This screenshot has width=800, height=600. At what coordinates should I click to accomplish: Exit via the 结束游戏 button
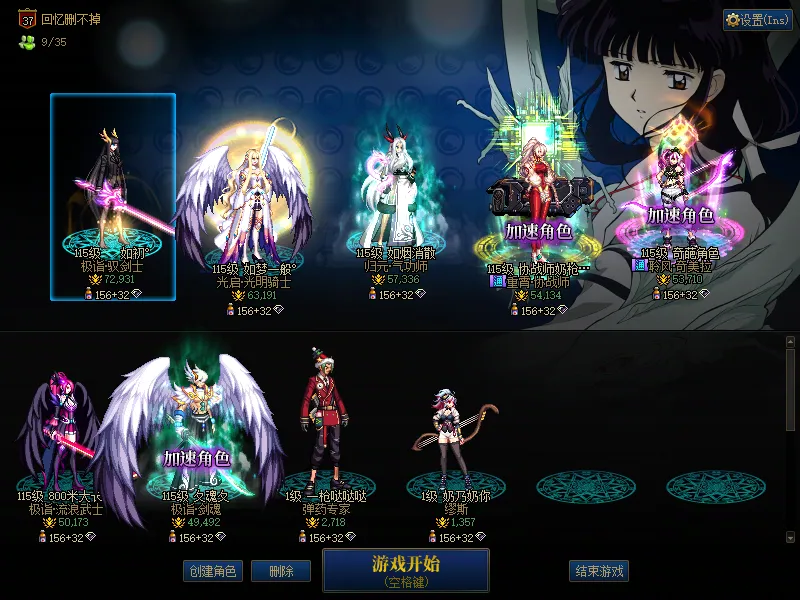(x=599, y=571)
